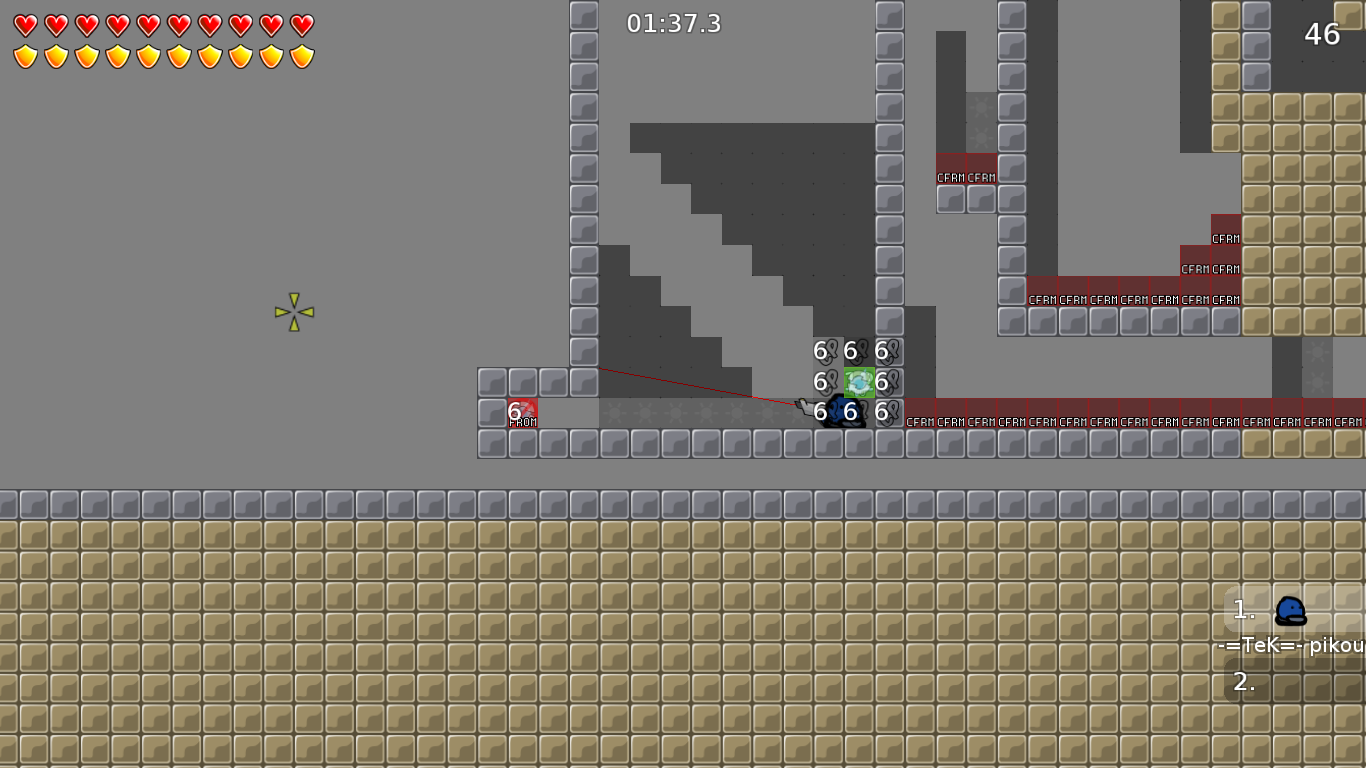Click the red dashed laser trail line

click(700, 388)
